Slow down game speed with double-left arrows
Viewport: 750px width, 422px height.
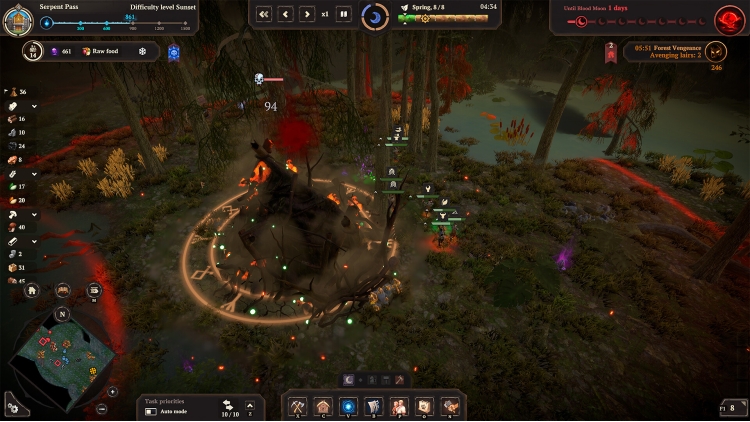264,14
